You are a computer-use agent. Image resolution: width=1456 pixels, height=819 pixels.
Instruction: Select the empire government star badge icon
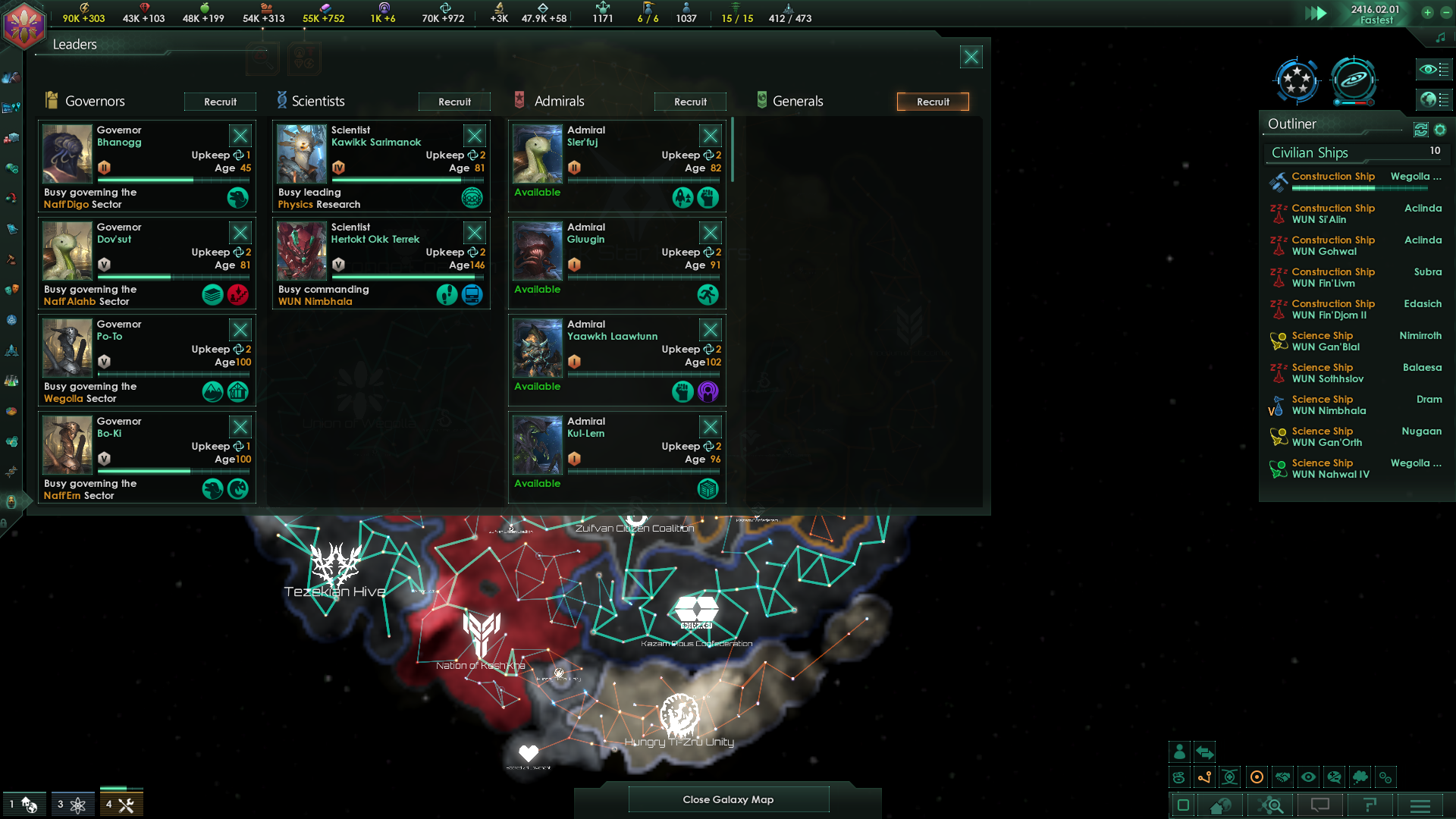[1298, 80]
